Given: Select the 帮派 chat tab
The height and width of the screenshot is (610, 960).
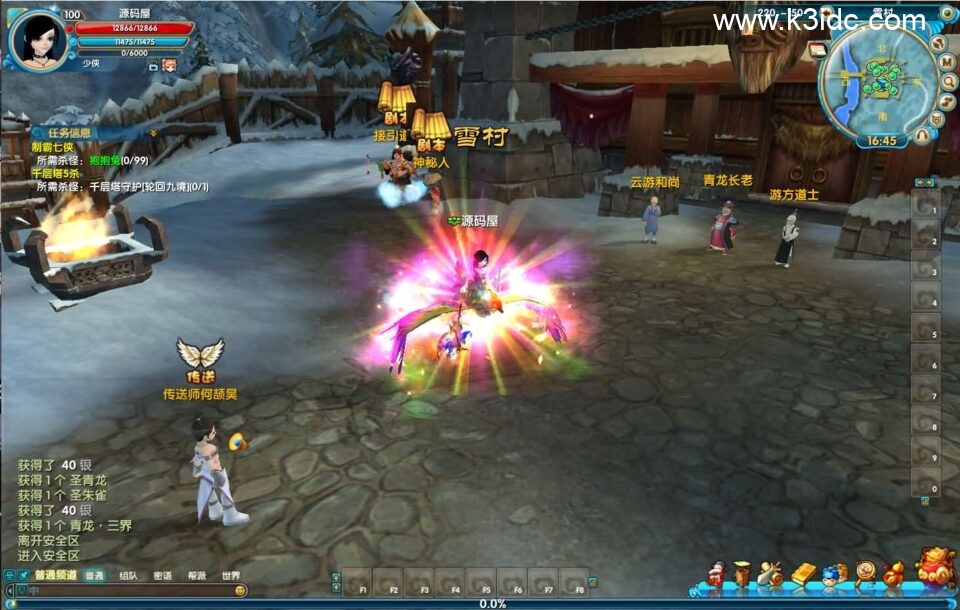Looking at the screenshot, I should (x=196, y=576).
